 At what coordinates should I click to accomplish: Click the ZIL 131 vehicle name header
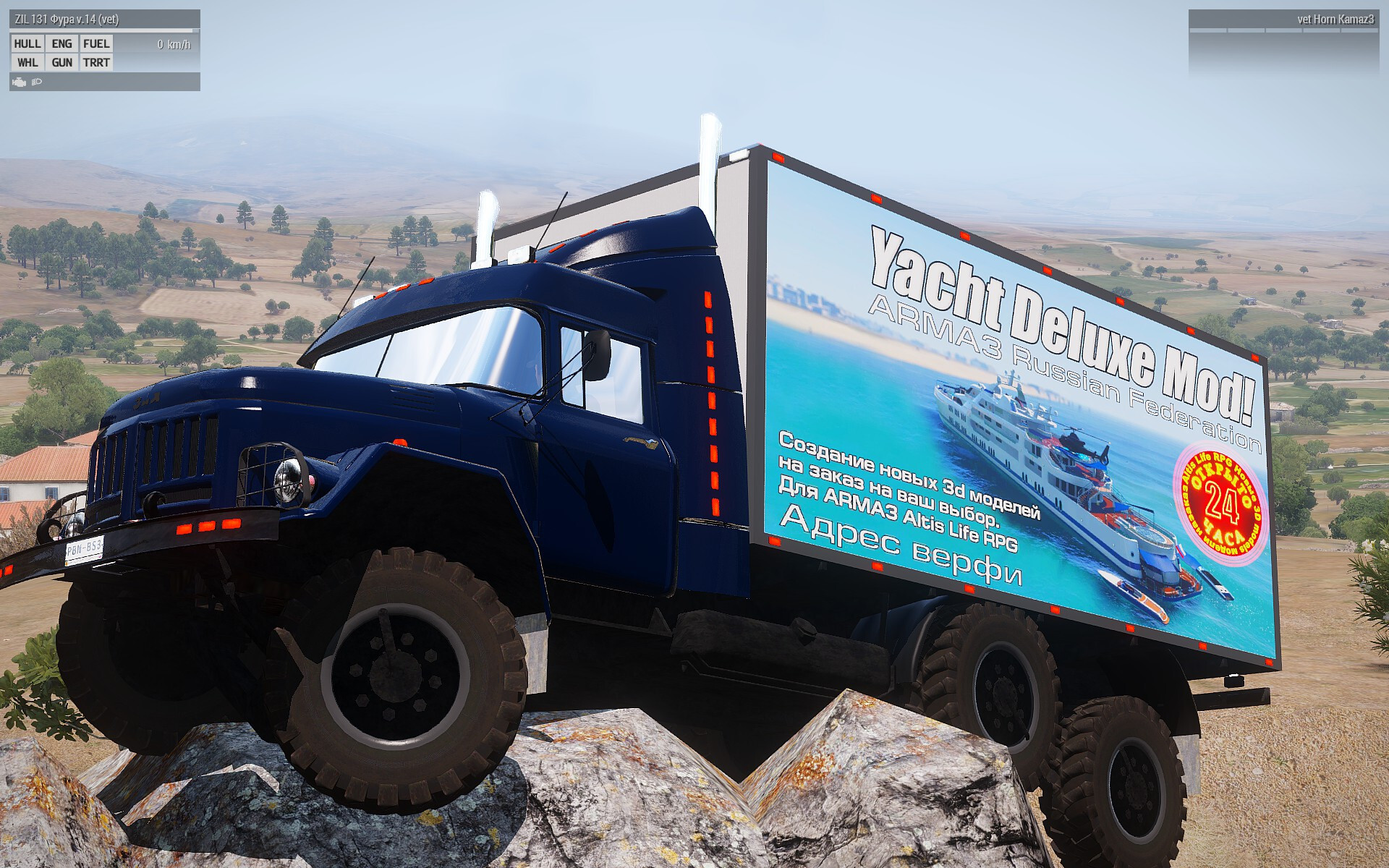tap(67, 20)
